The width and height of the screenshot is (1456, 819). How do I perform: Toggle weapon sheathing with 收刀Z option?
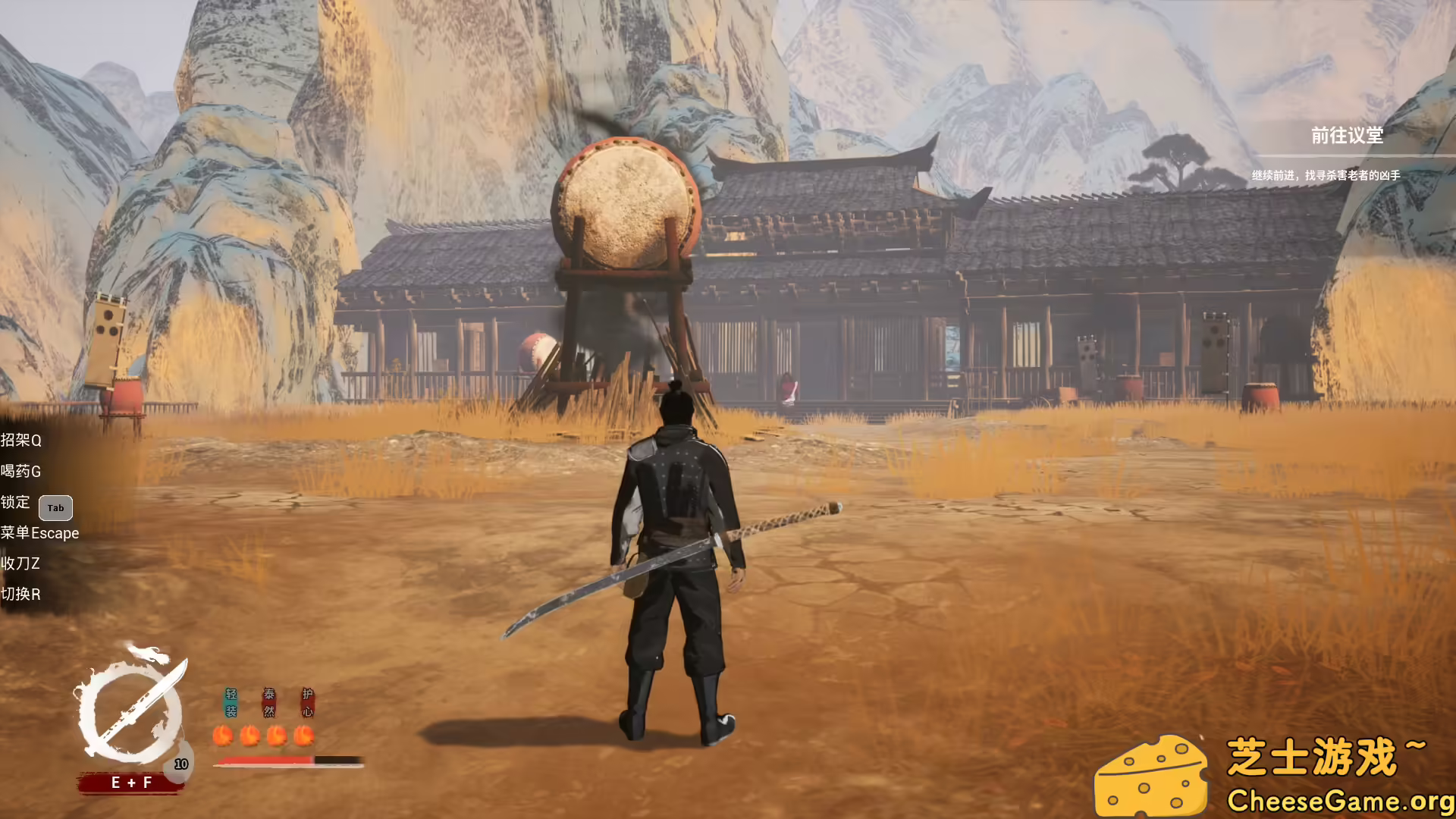click(x=21, y=563)
